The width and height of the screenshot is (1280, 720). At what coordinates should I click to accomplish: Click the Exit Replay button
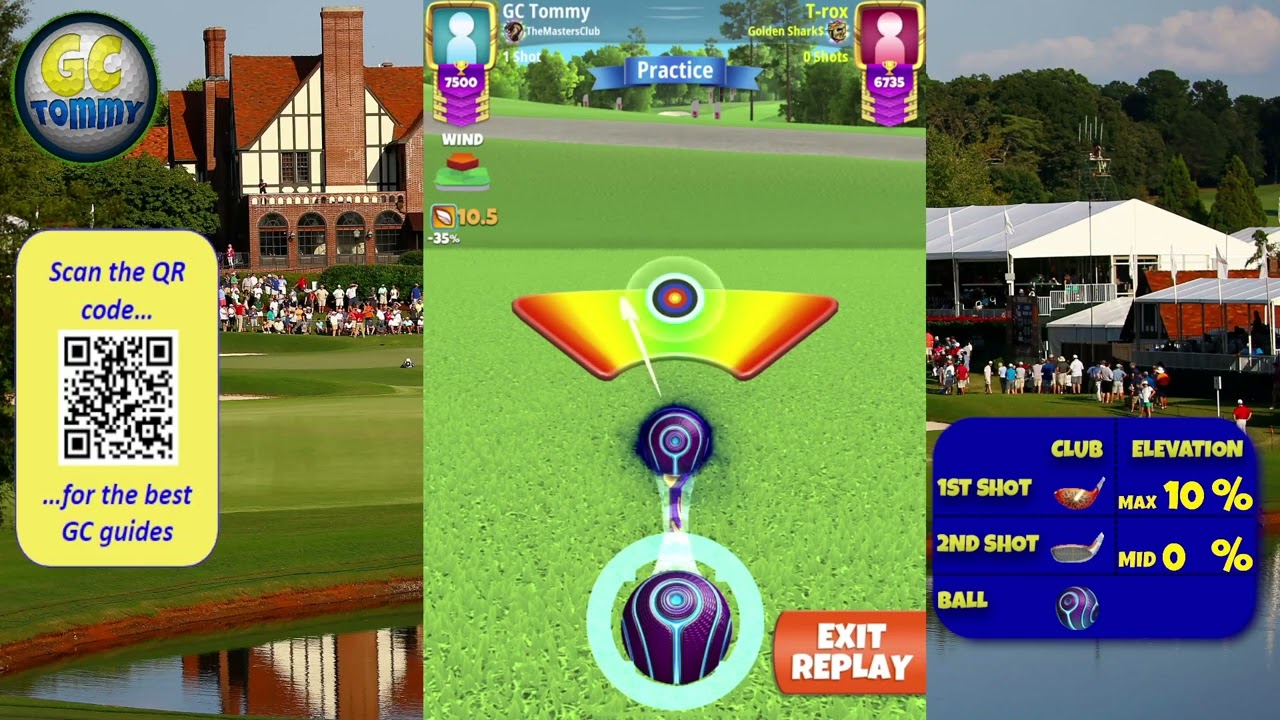[x=851, y=652]
